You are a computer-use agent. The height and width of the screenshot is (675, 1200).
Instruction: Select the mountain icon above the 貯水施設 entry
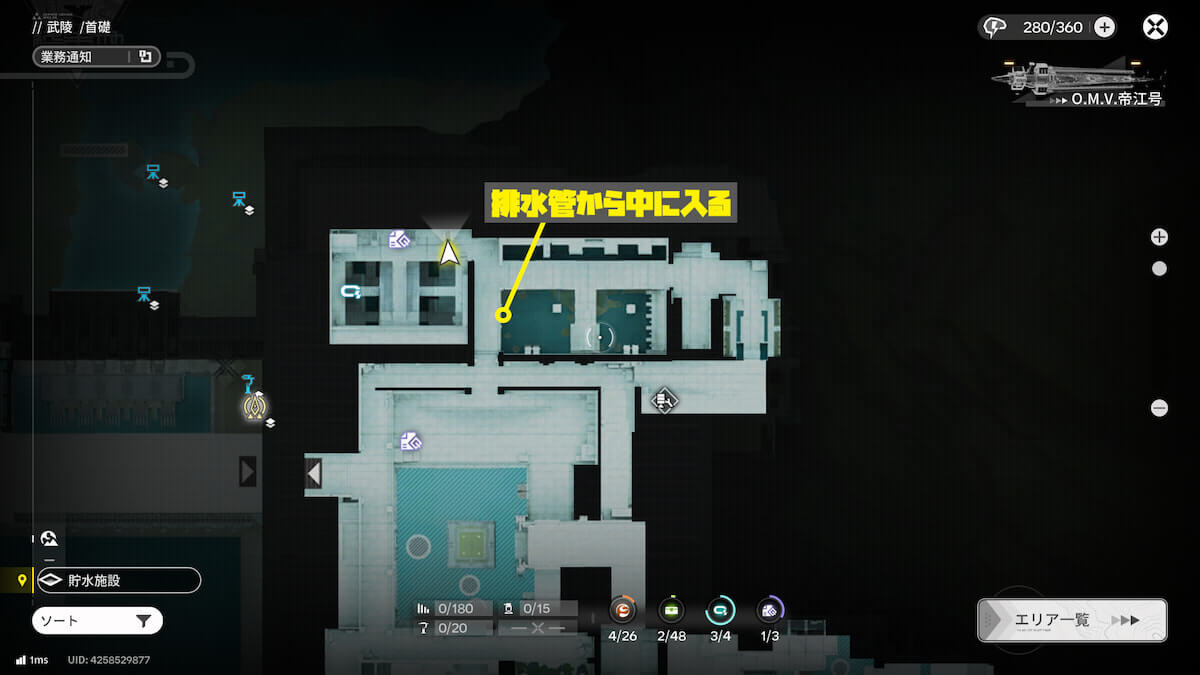point(49,538)
